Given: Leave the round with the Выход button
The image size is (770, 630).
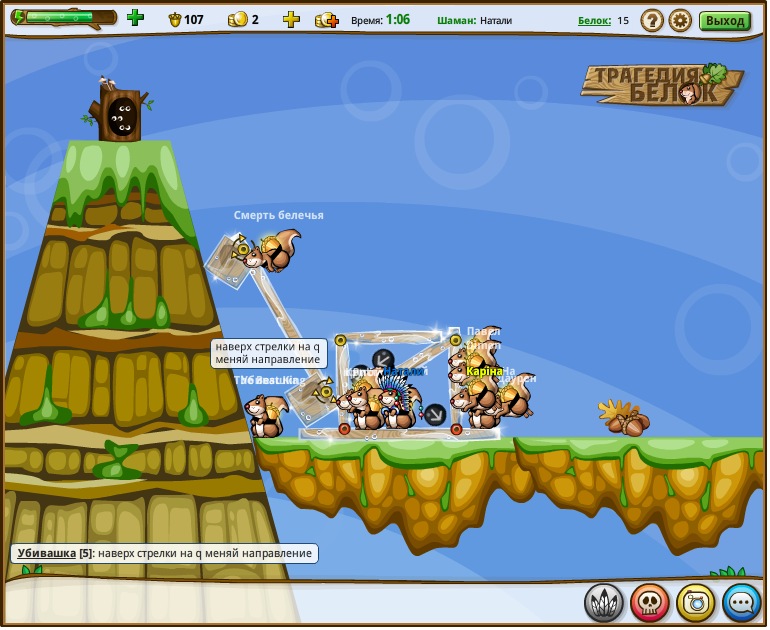Looking at the screenshot, I should 724,20.
